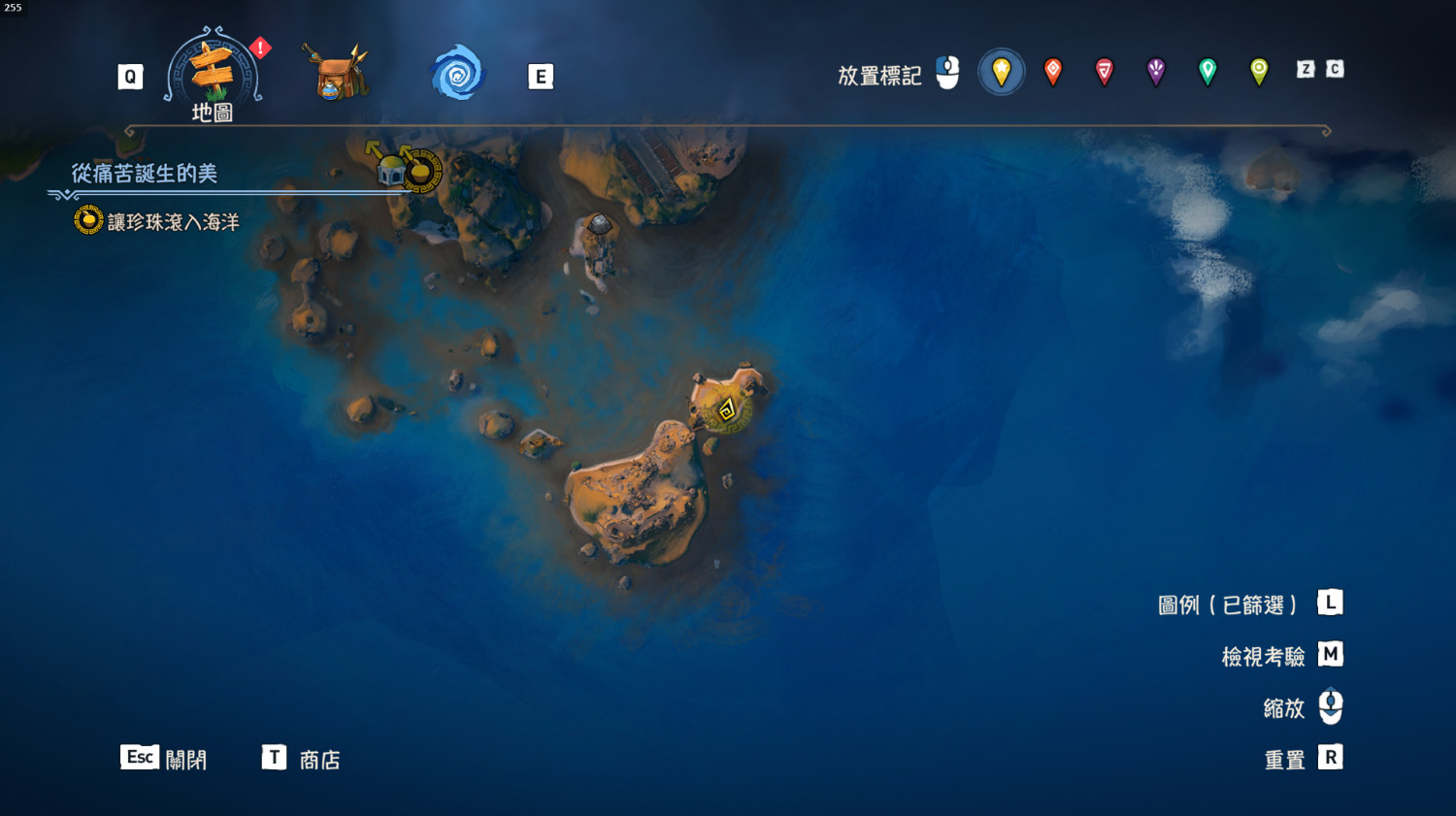Screen dimensions: 1456x816
Task: Click the yellow spiral player marker
Action: point(726,410)
